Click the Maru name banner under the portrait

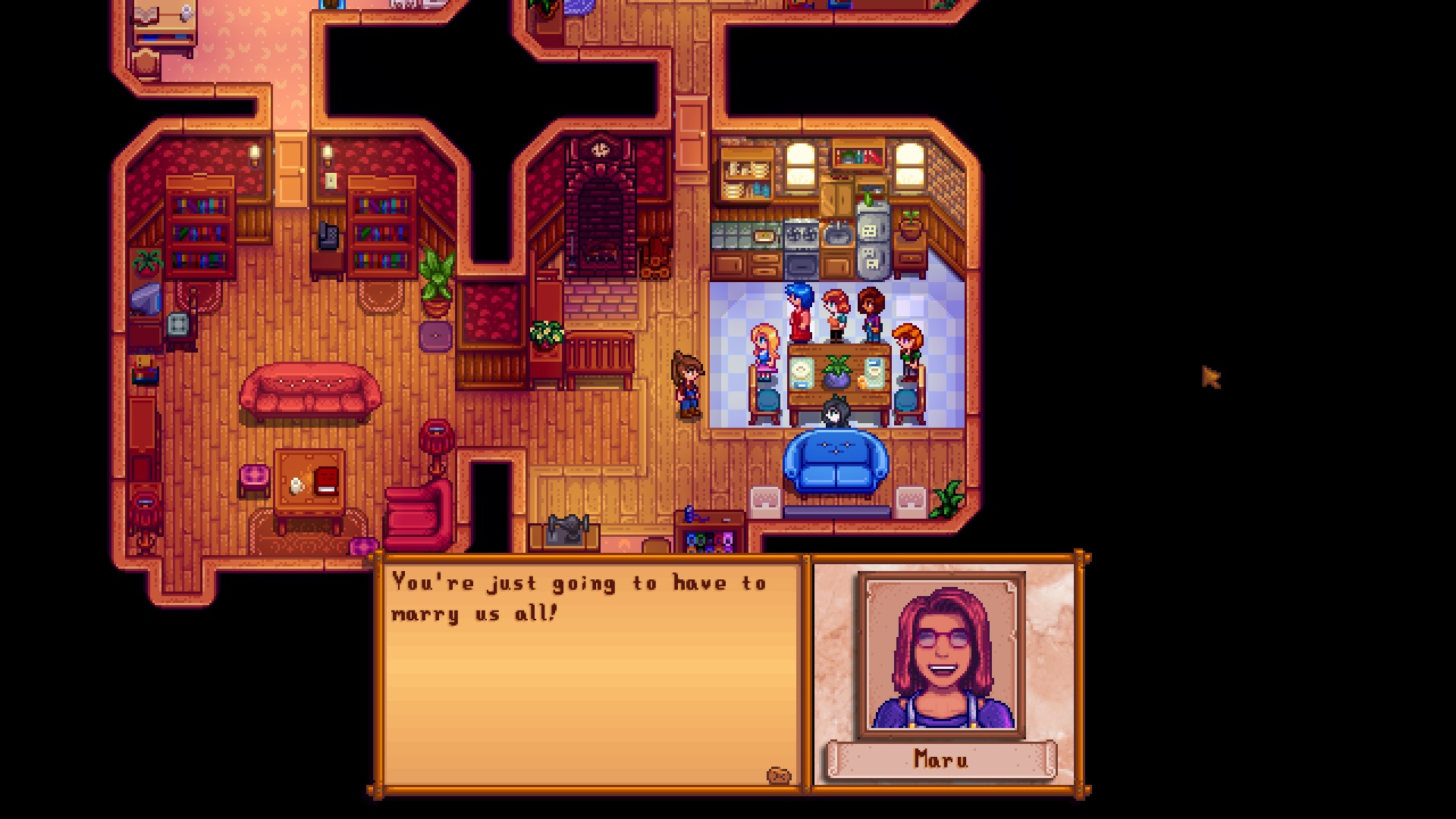click(943, 759)
